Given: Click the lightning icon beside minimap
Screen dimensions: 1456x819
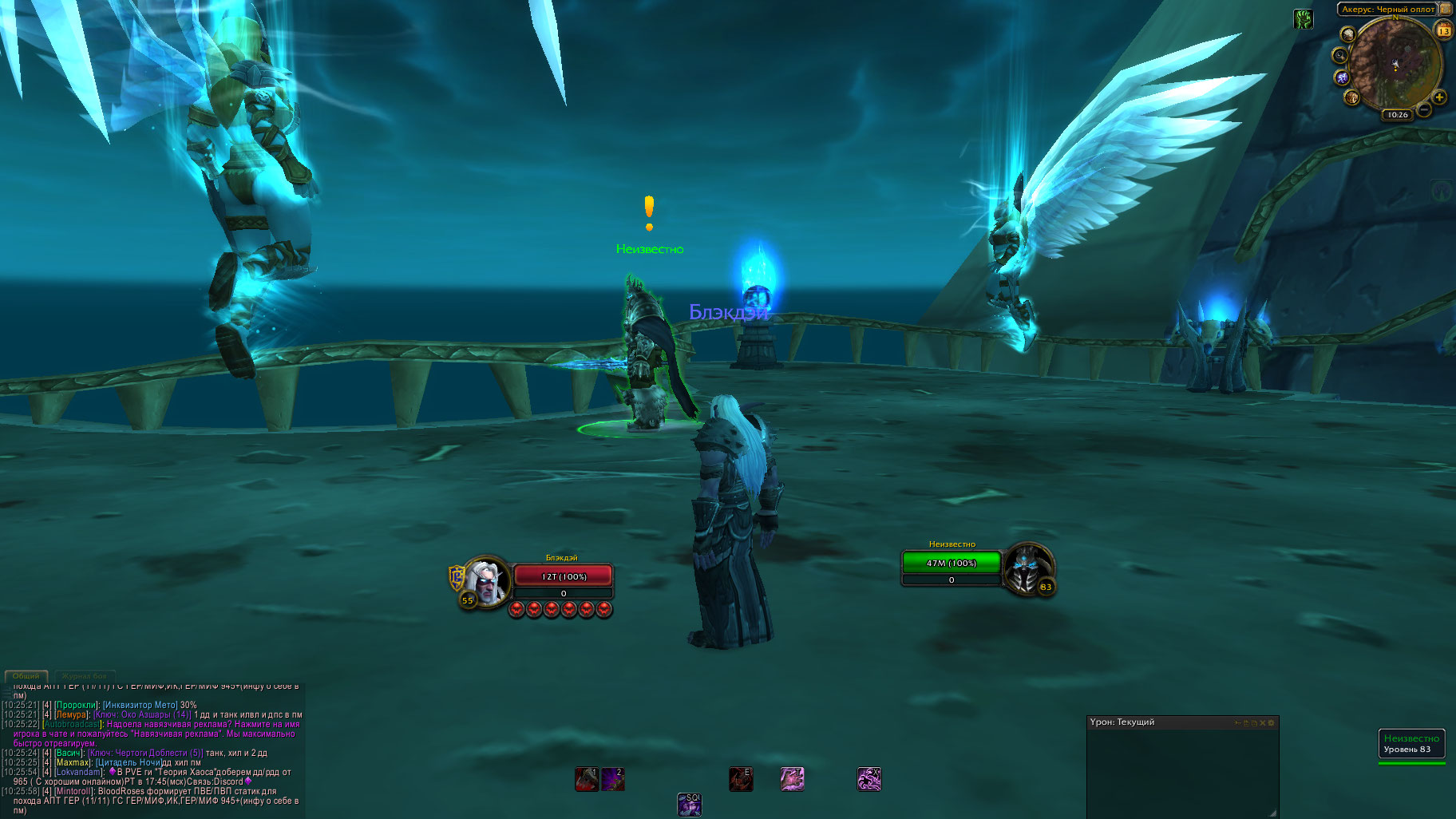Looking at the screenshot, I should point(1342,77).
